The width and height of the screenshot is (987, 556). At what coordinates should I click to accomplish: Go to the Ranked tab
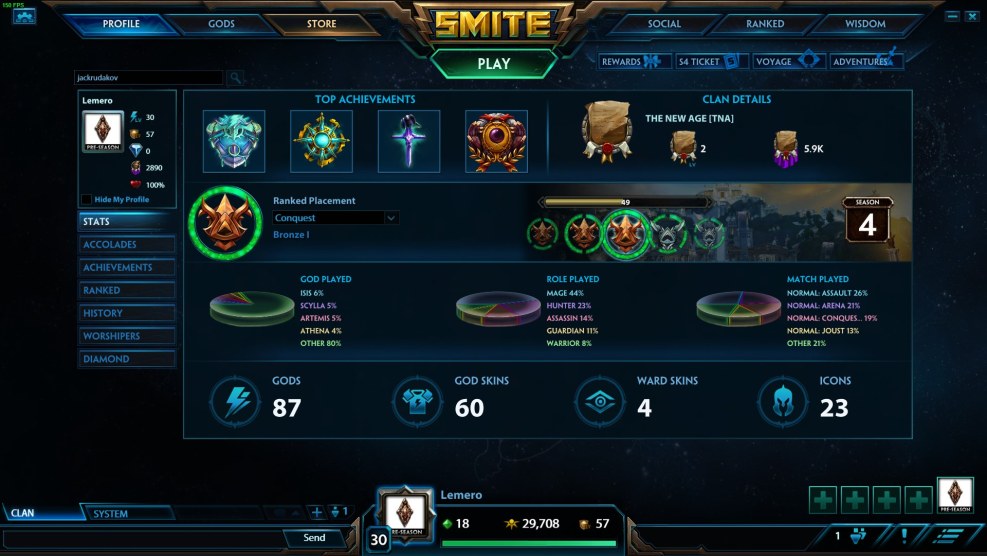(x=765, y=24)
